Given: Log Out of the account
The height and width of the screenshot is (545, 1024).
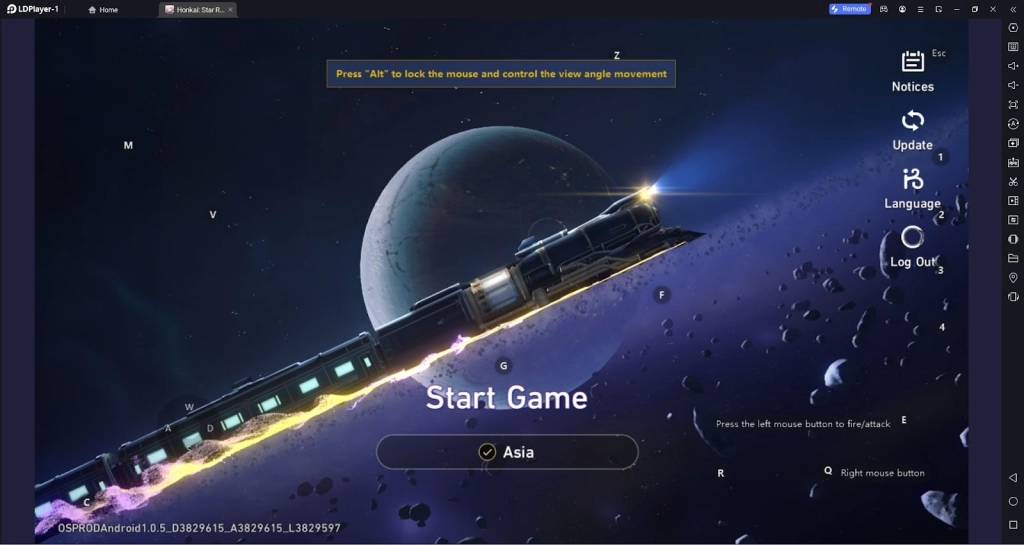Looking at the screenshot, I should pyautogui.click(x=912, y=246).
